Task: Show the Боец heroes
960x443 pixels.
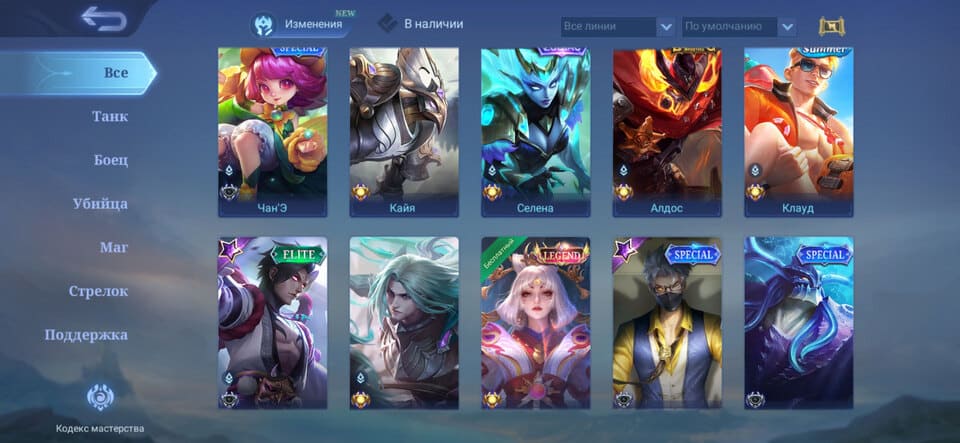Action: tap(110, 160)
